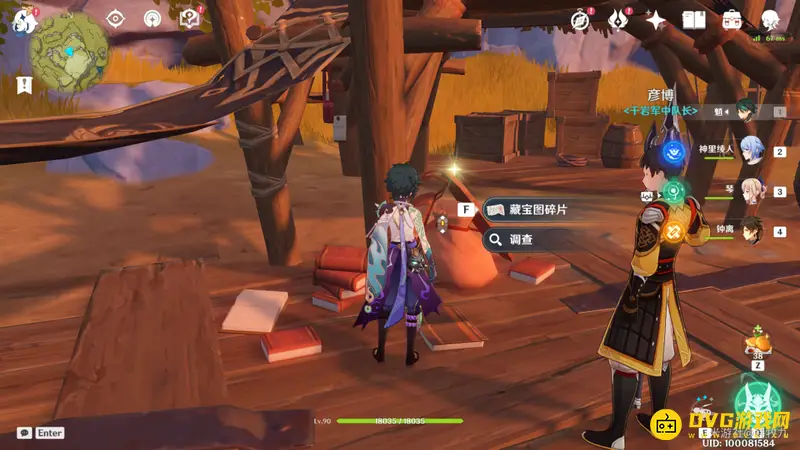The width and height of the screenshot is (800, 450).
Task: Open the chat box speech bubble
Action: tap(24, 433)
